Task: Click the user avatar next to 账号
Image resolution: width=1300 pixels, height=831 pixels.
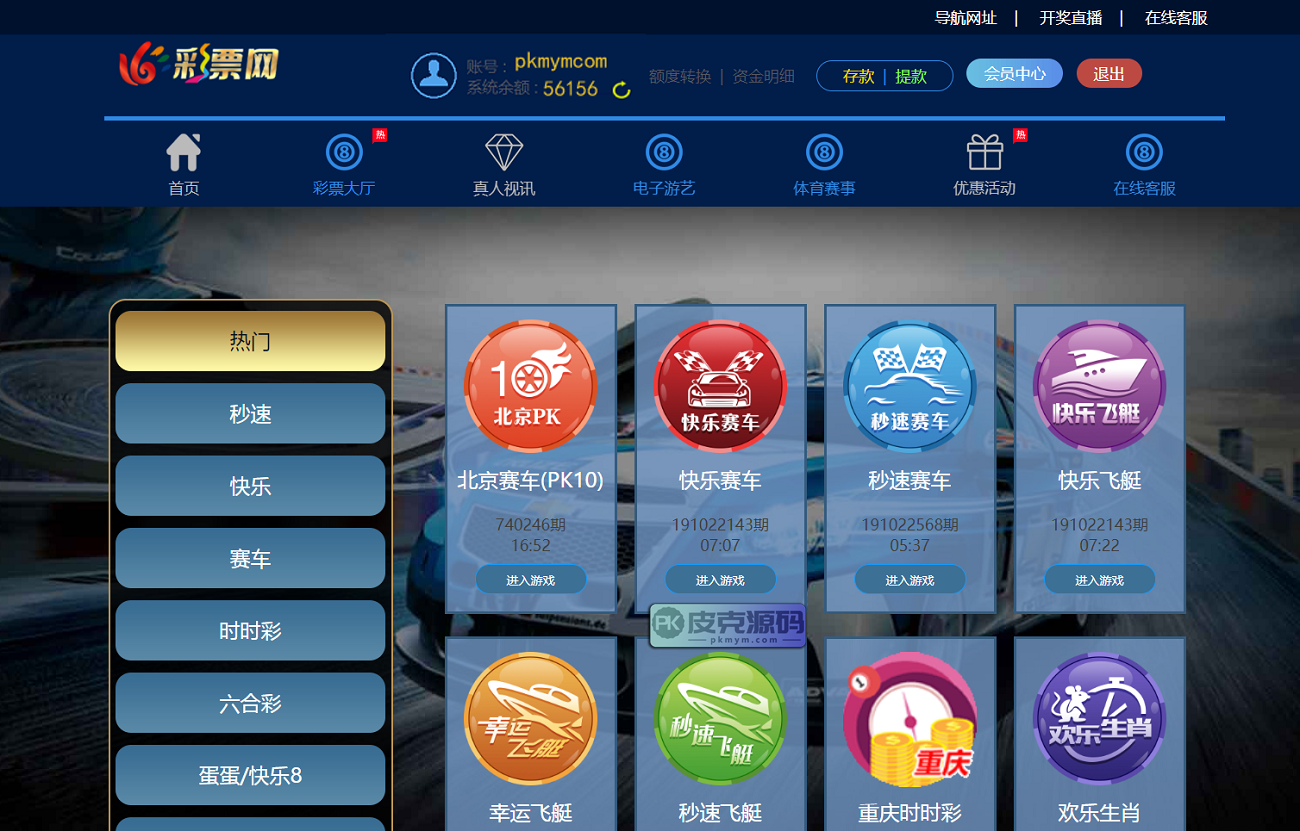Action: (x=434, y=74)
